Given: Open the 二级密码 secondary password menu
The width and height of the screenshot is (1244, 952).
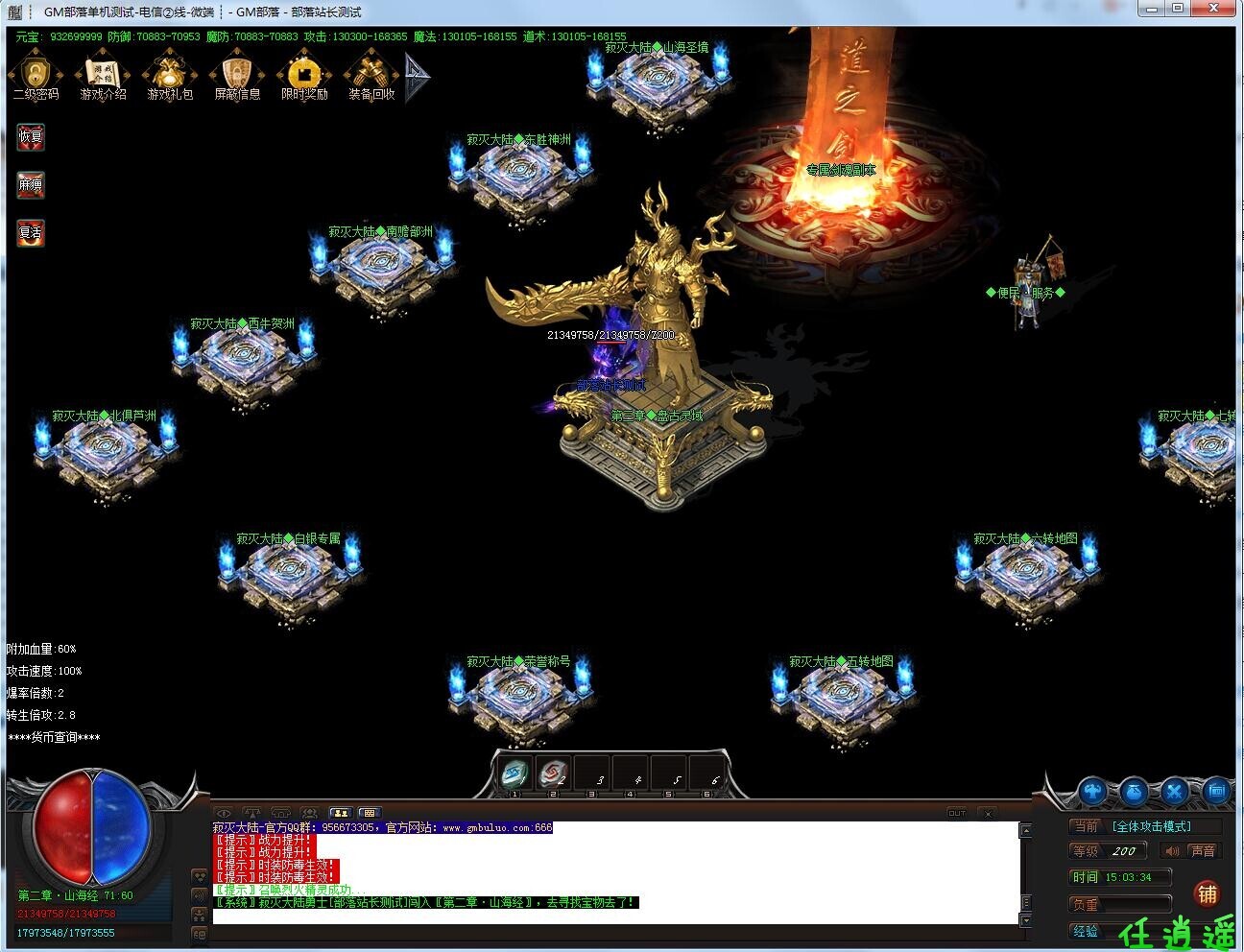Looking at the screenshot, I should (35, 77).
